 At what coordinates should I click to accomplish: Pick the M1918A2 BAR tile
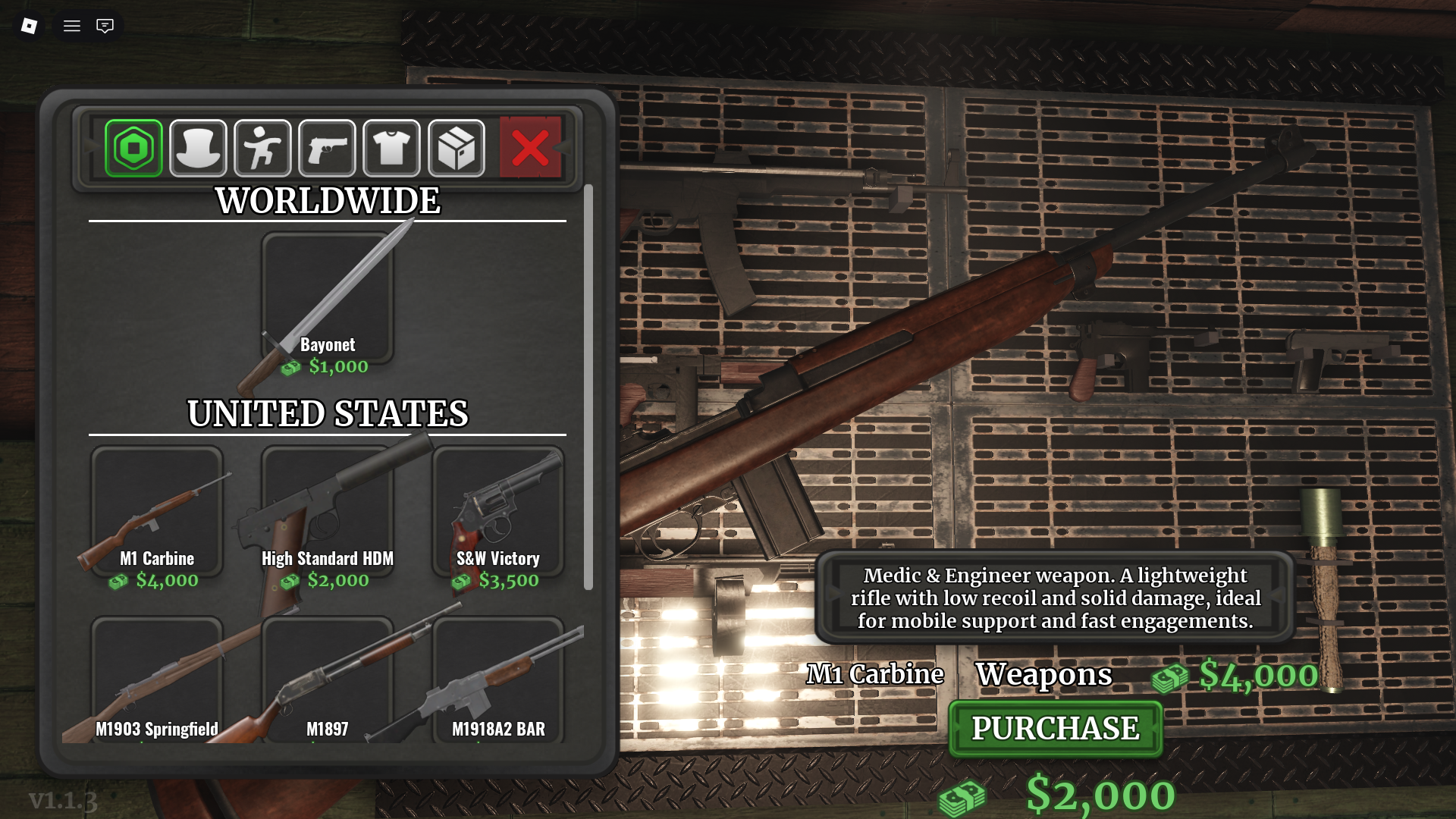[x=497, y=679]
